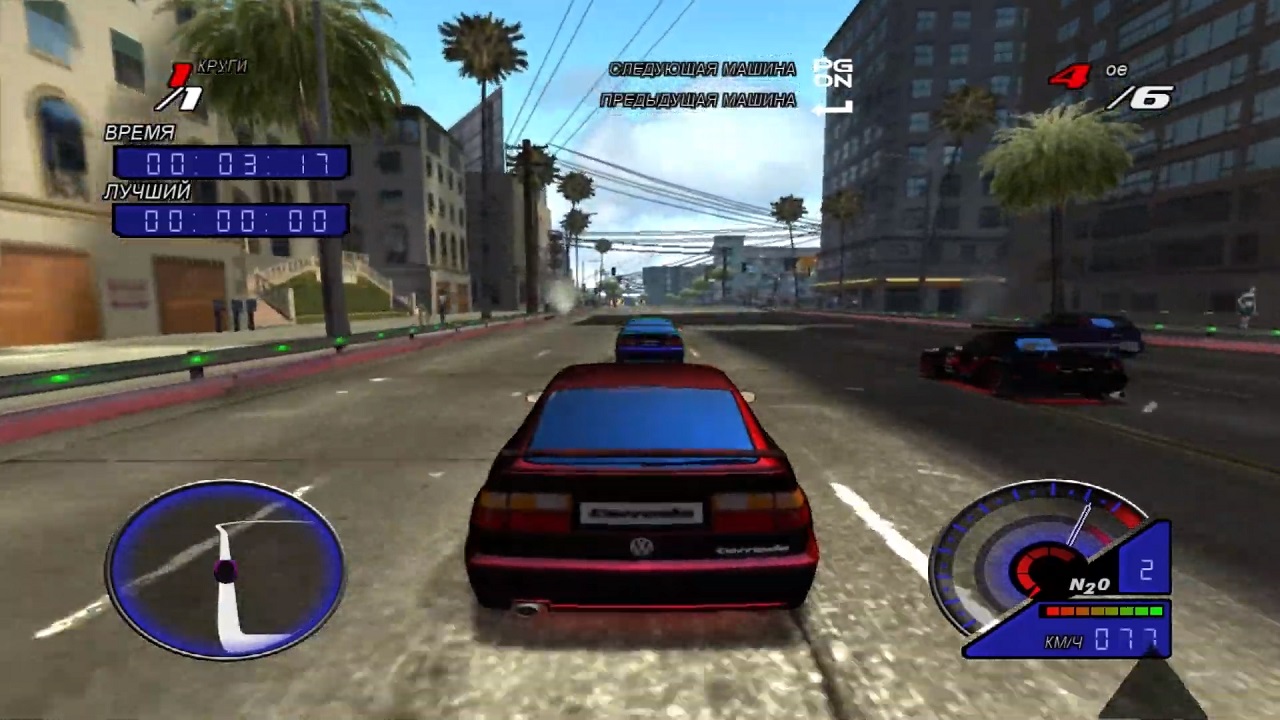
Task: Click the circular track minimap
Action: click(226, 570)
